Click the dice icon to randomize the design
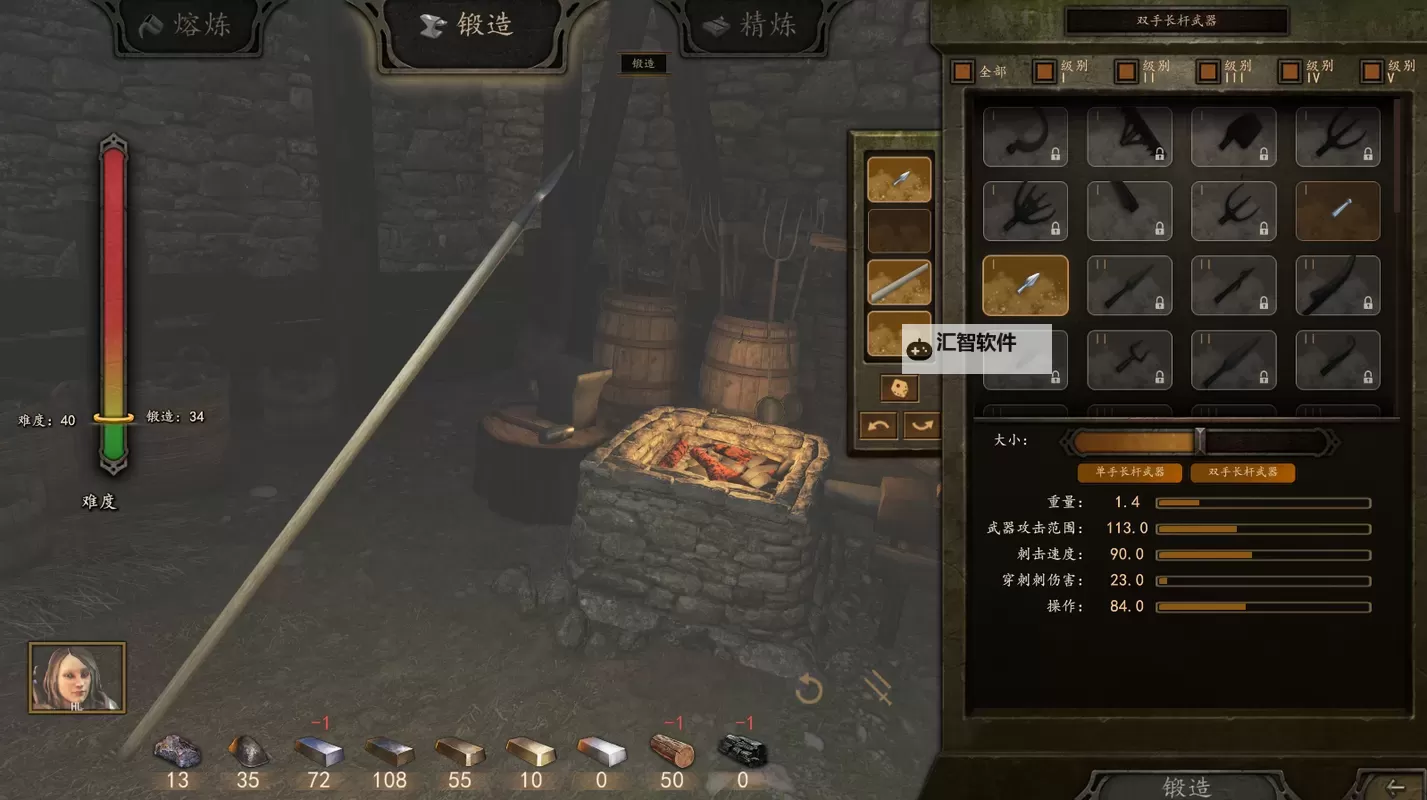 899,389
